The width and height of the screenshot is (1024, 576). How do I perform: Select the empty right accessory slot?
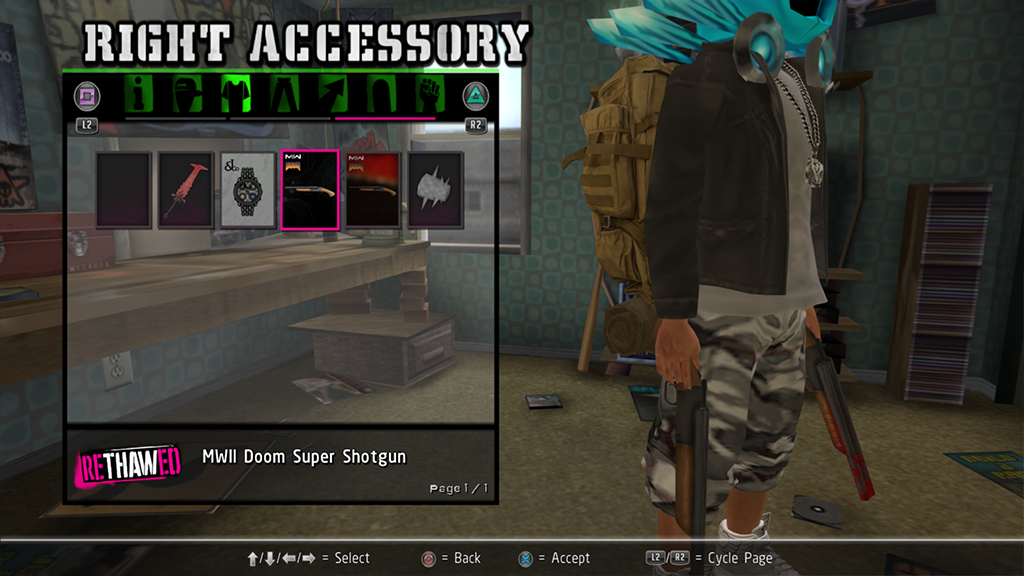(124, 190)
